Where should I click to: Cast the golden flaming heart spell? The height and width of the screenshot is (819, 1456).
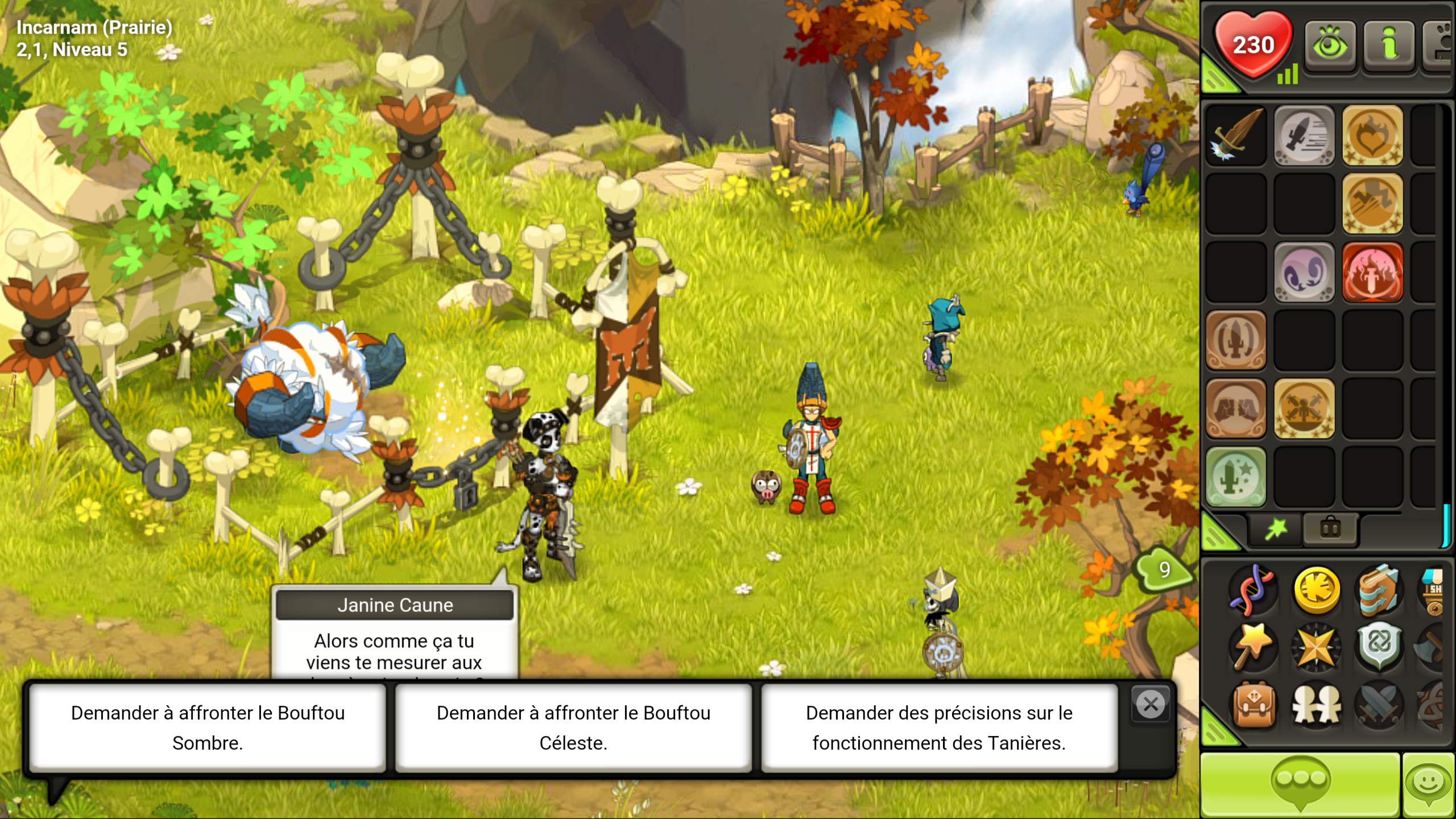tap(1372, 136)
